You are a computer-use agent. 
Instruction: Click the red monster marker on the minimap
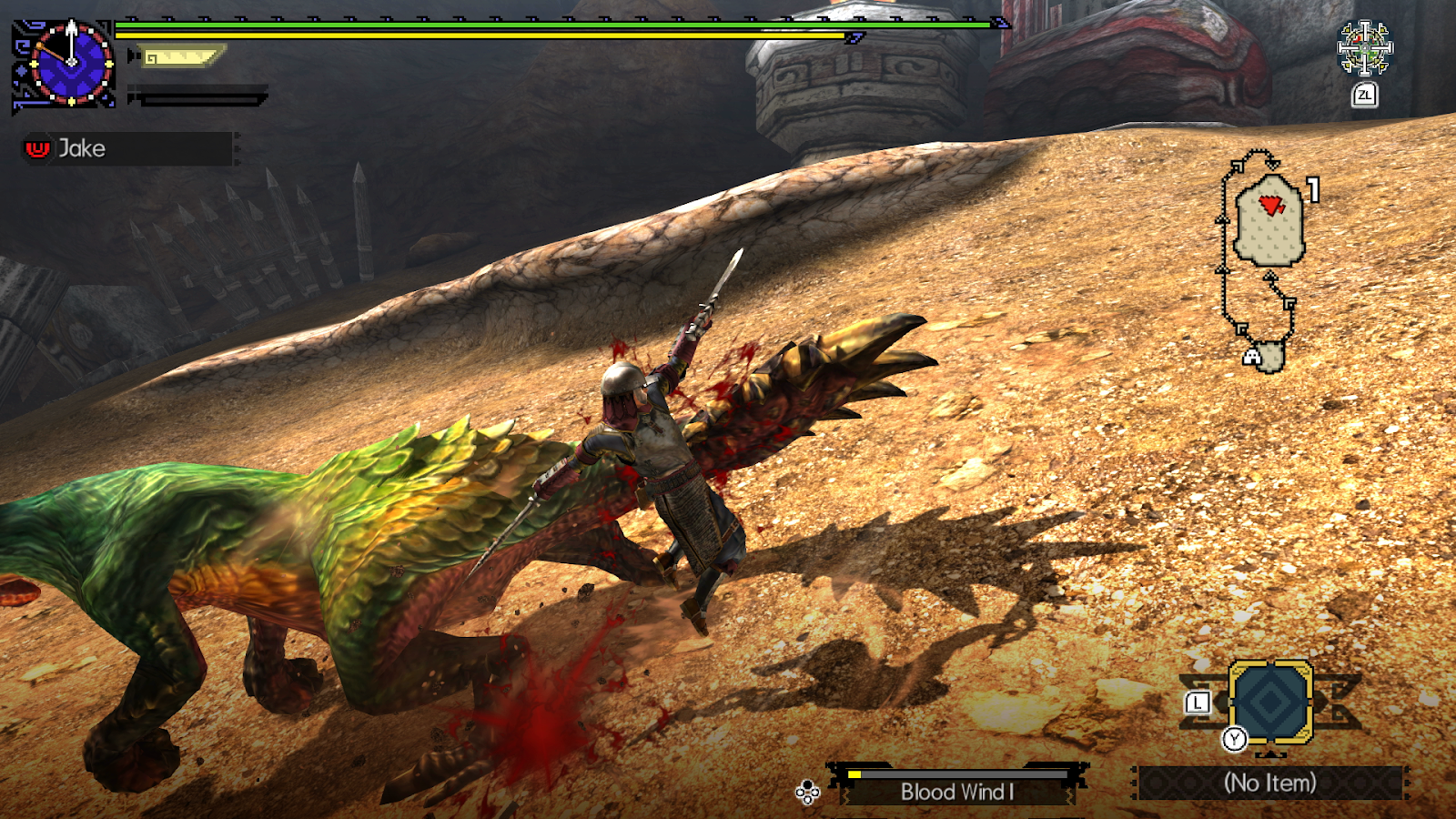1271,202
